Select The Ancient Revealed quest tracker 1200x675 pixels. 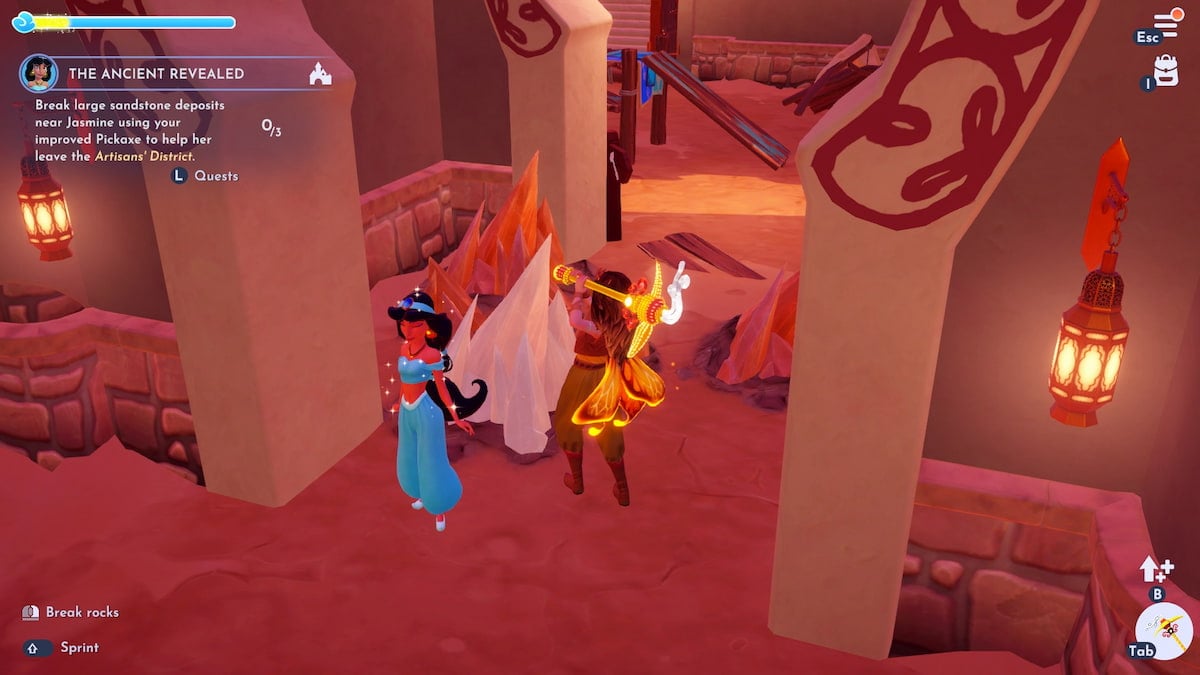coord(156,74)
